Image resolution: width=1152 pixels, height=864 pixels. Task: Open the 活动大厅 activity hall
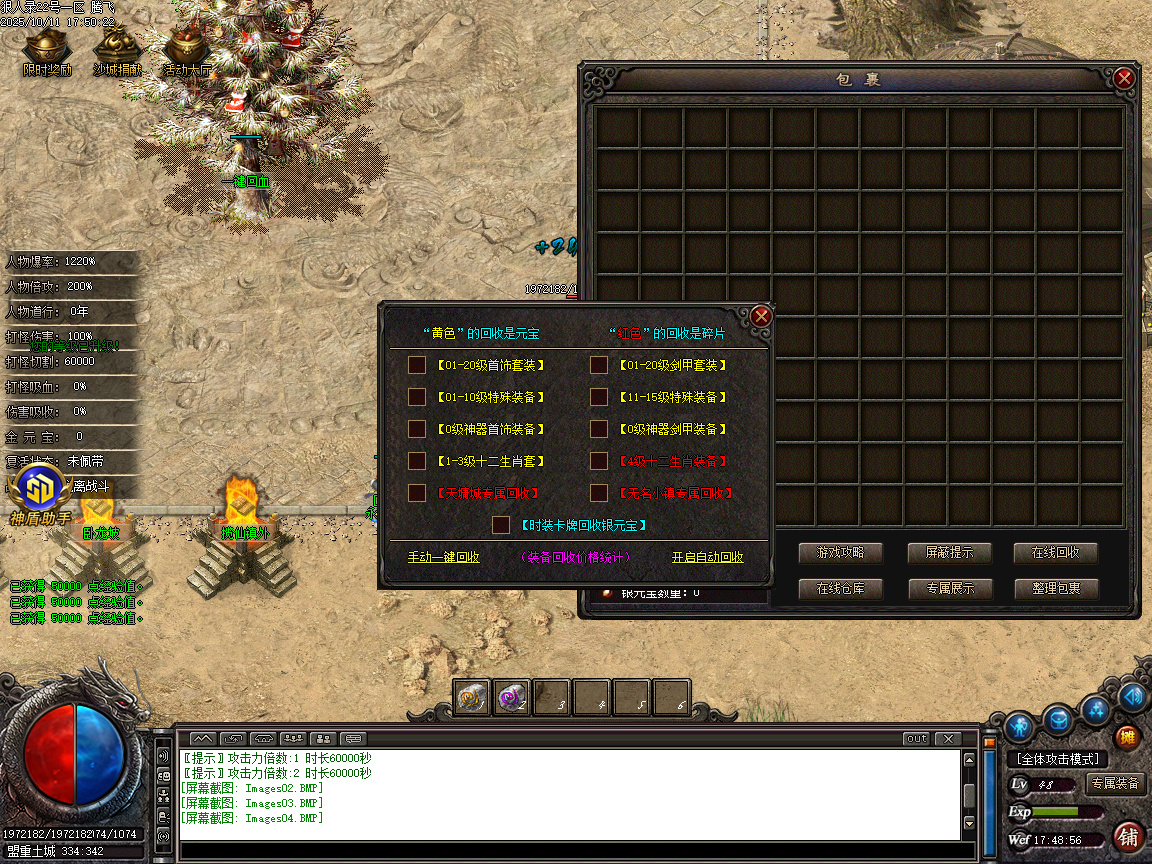pos(187,50)
